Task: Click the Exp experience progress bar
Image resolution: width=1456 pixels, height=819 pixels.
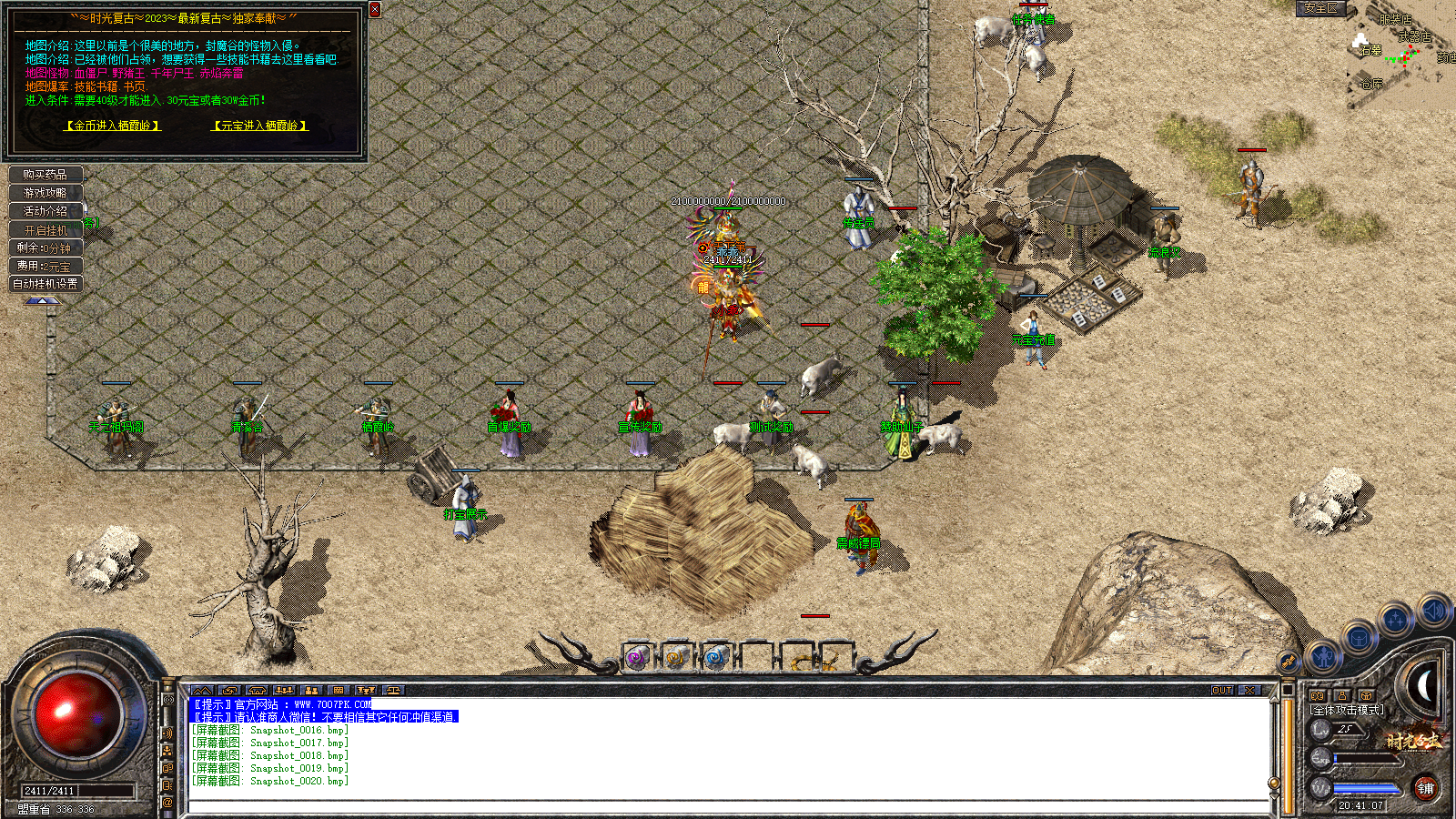Action: point(1365,759)
